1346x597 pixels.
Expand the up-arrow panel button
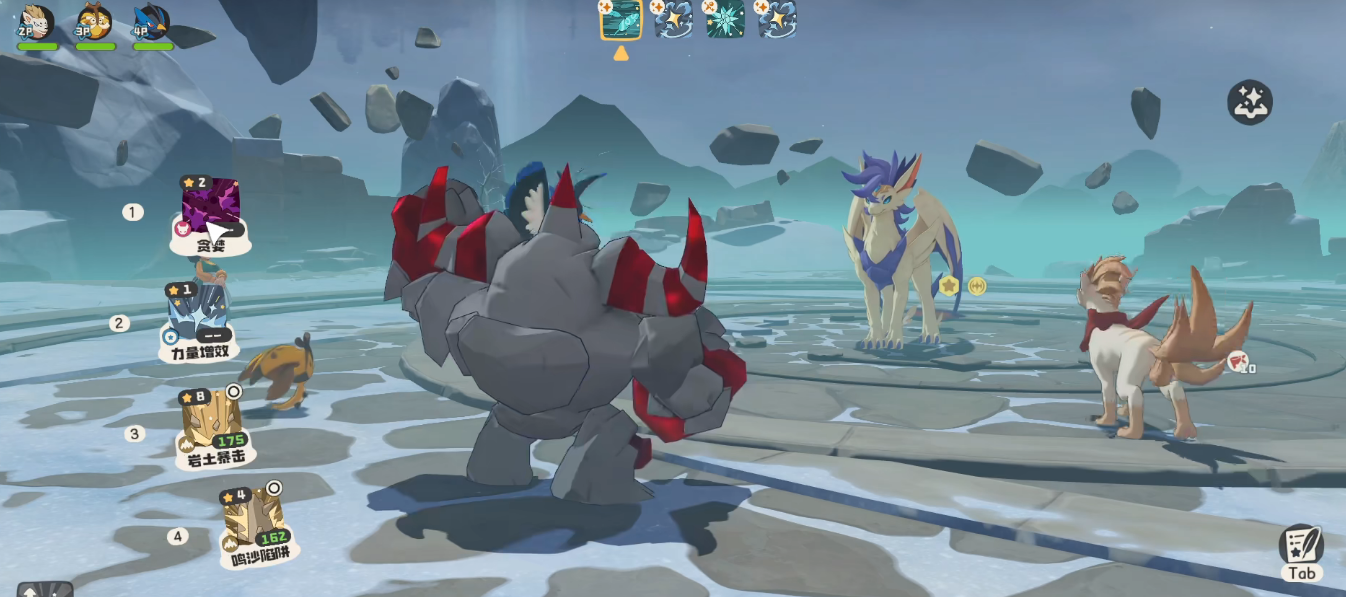(x=45, y=589)
